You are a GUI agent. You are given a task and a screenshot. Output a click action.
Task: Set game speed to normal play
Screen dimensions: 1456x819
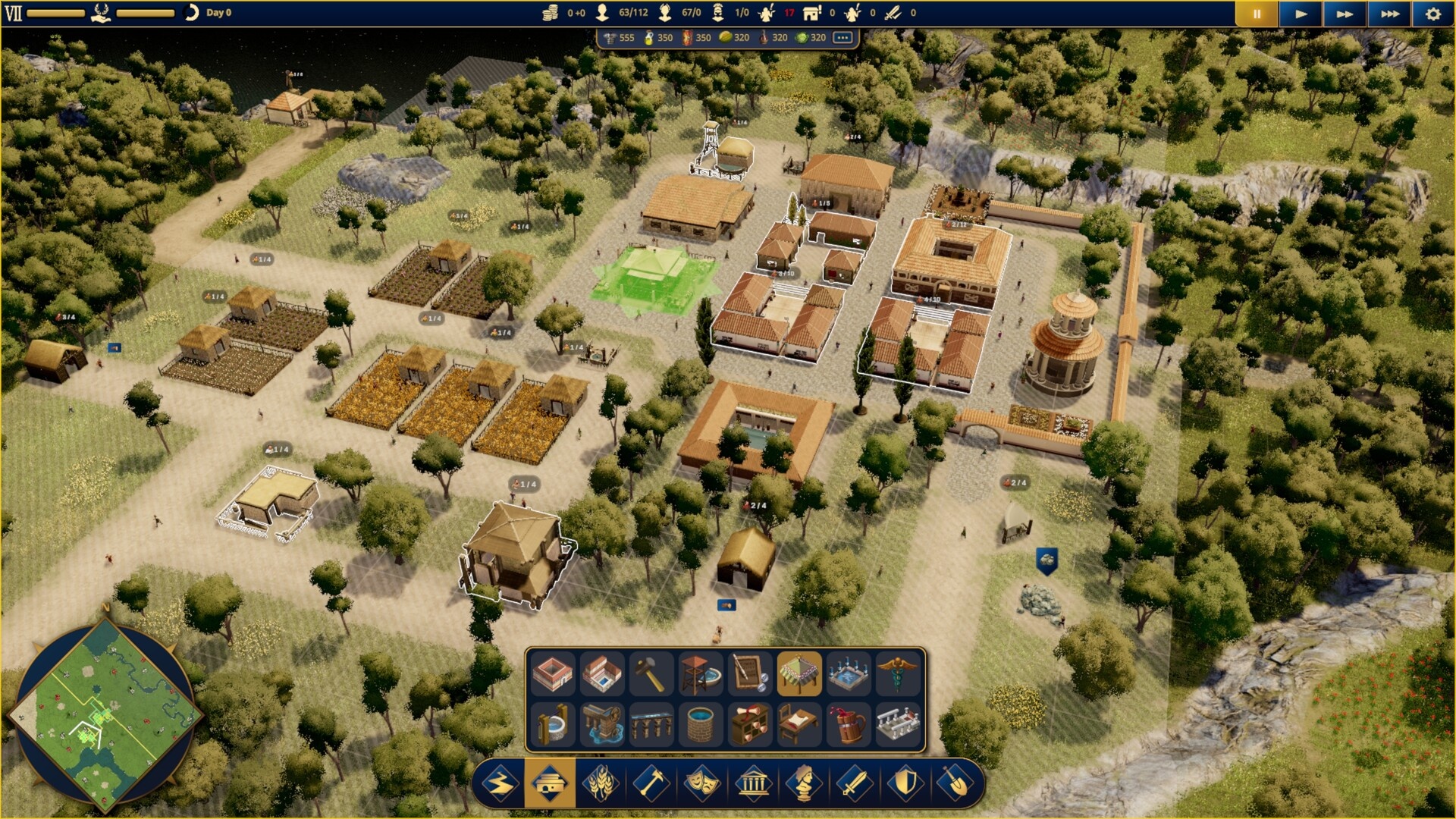pos(1301,14)
